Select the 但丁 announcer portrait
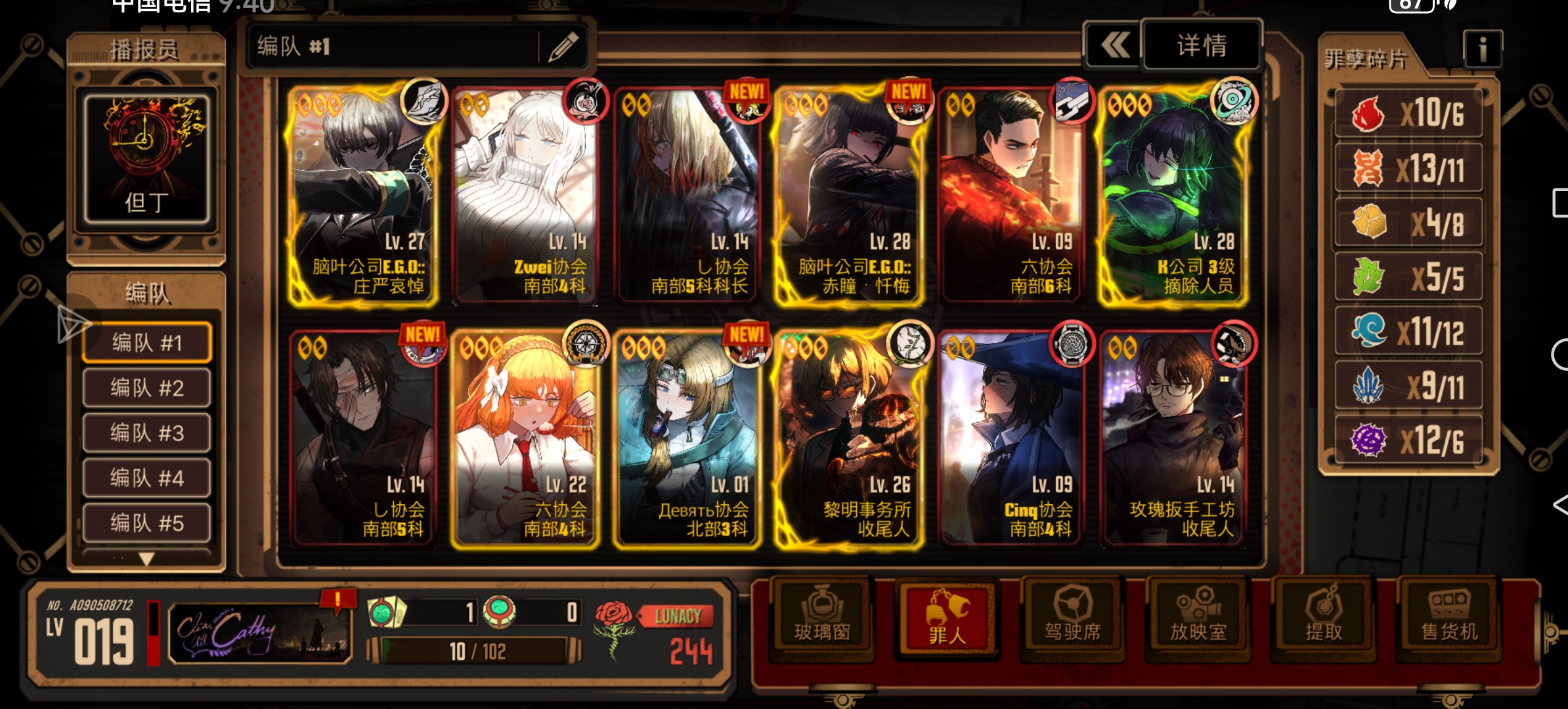 point(146,159)
